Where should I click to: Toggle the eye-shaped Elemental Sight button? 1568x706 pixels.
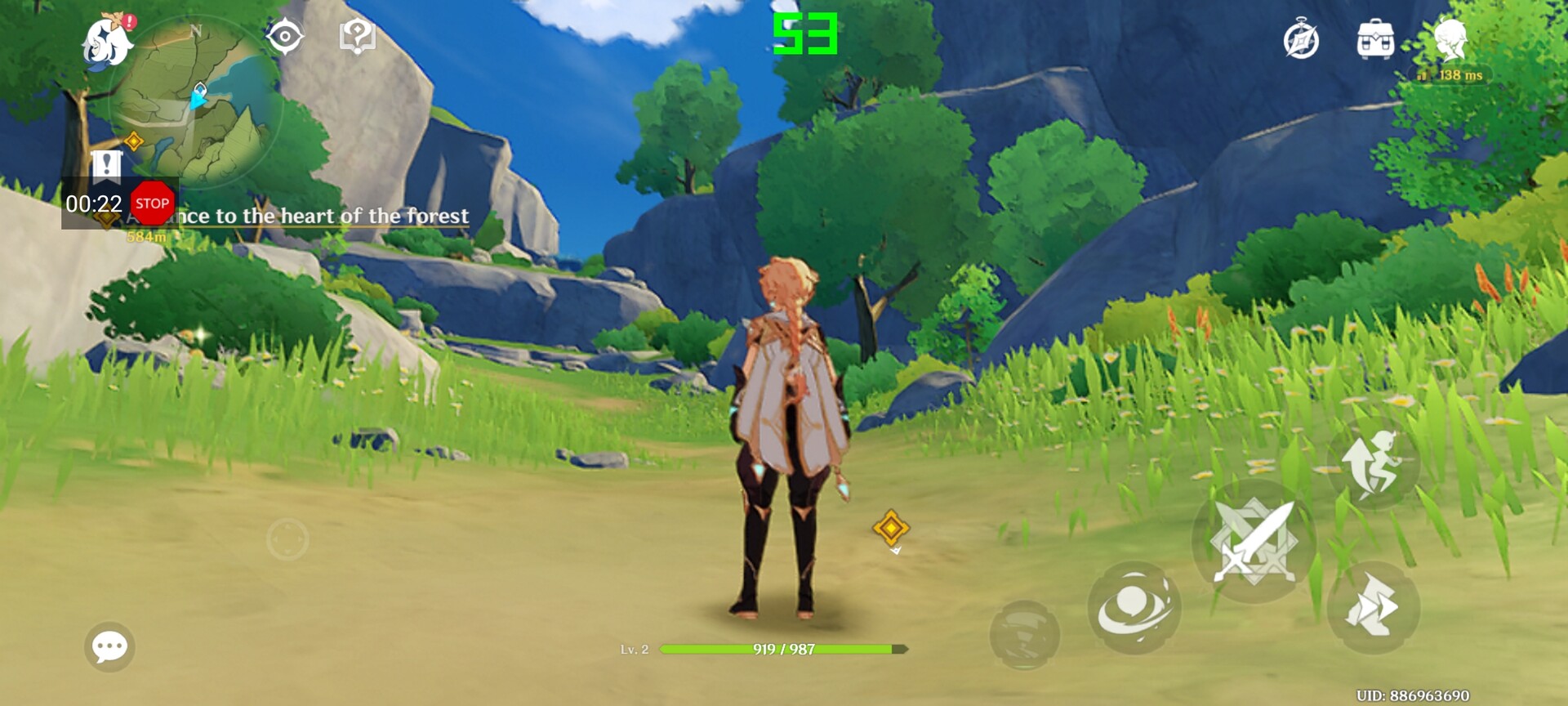pyautogui.click(x=285, y=37)
